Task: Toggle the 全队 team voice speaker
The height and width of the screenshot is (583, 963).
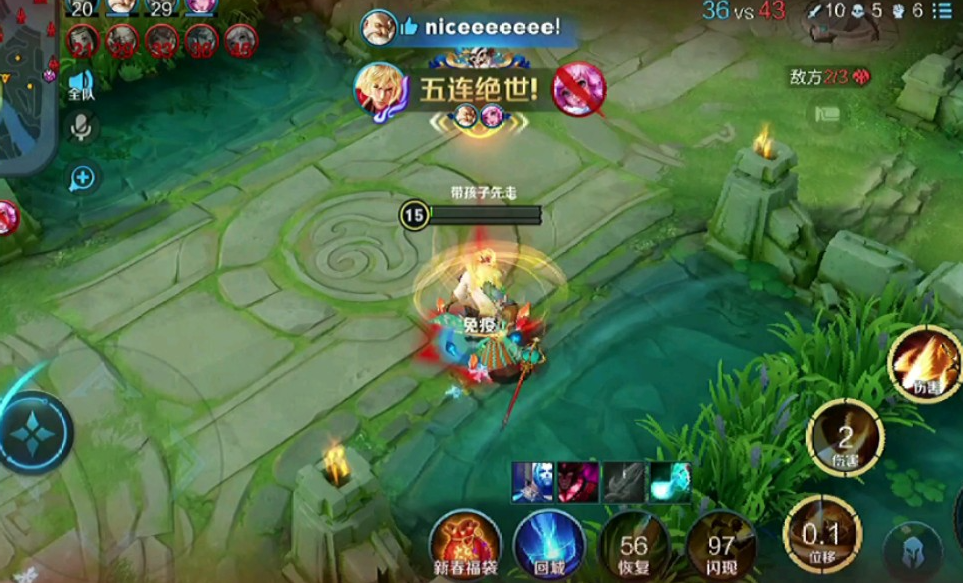Action: (x=81, y=84)
